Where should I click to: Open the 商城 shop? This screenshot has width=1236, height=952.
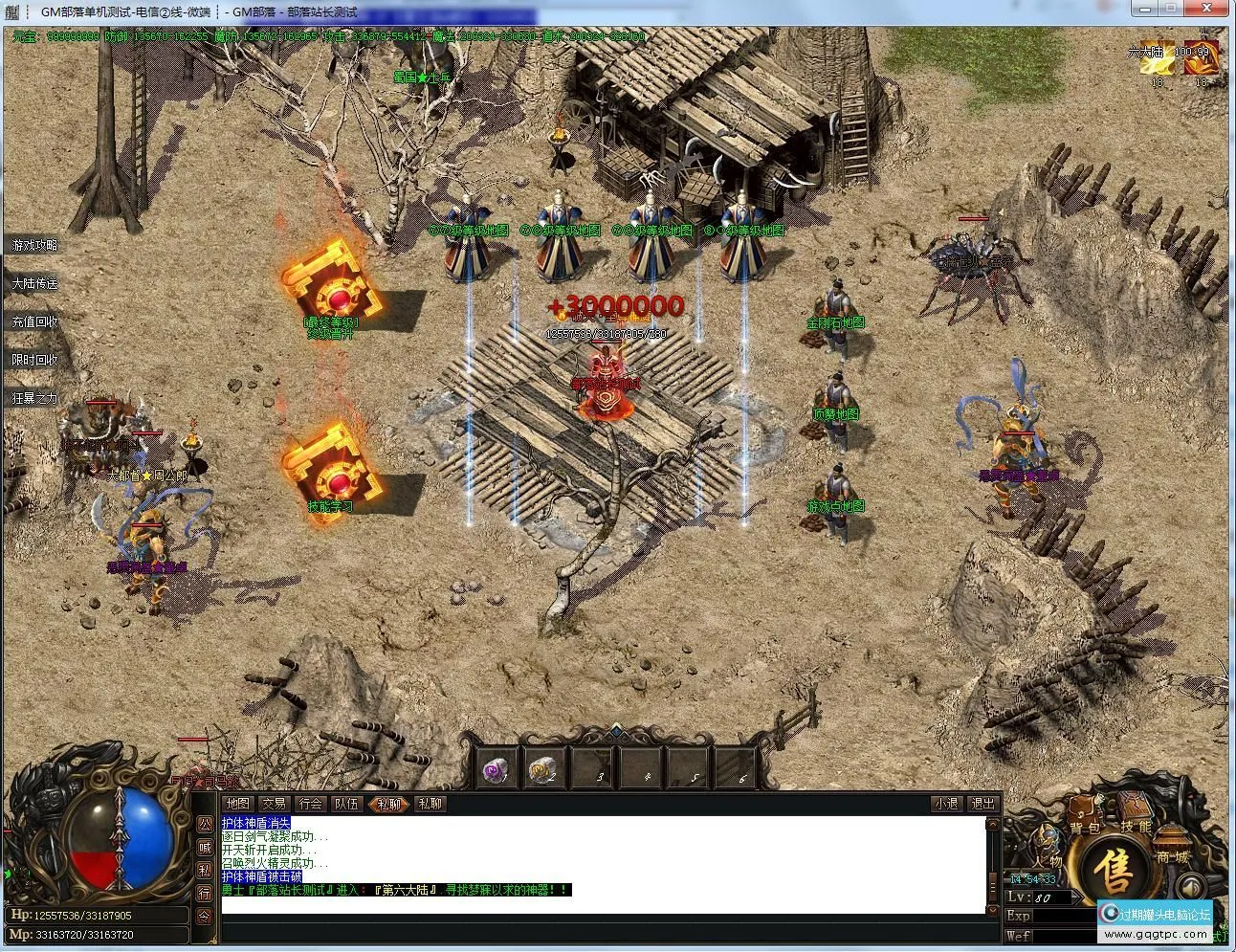pos(1170,857)
